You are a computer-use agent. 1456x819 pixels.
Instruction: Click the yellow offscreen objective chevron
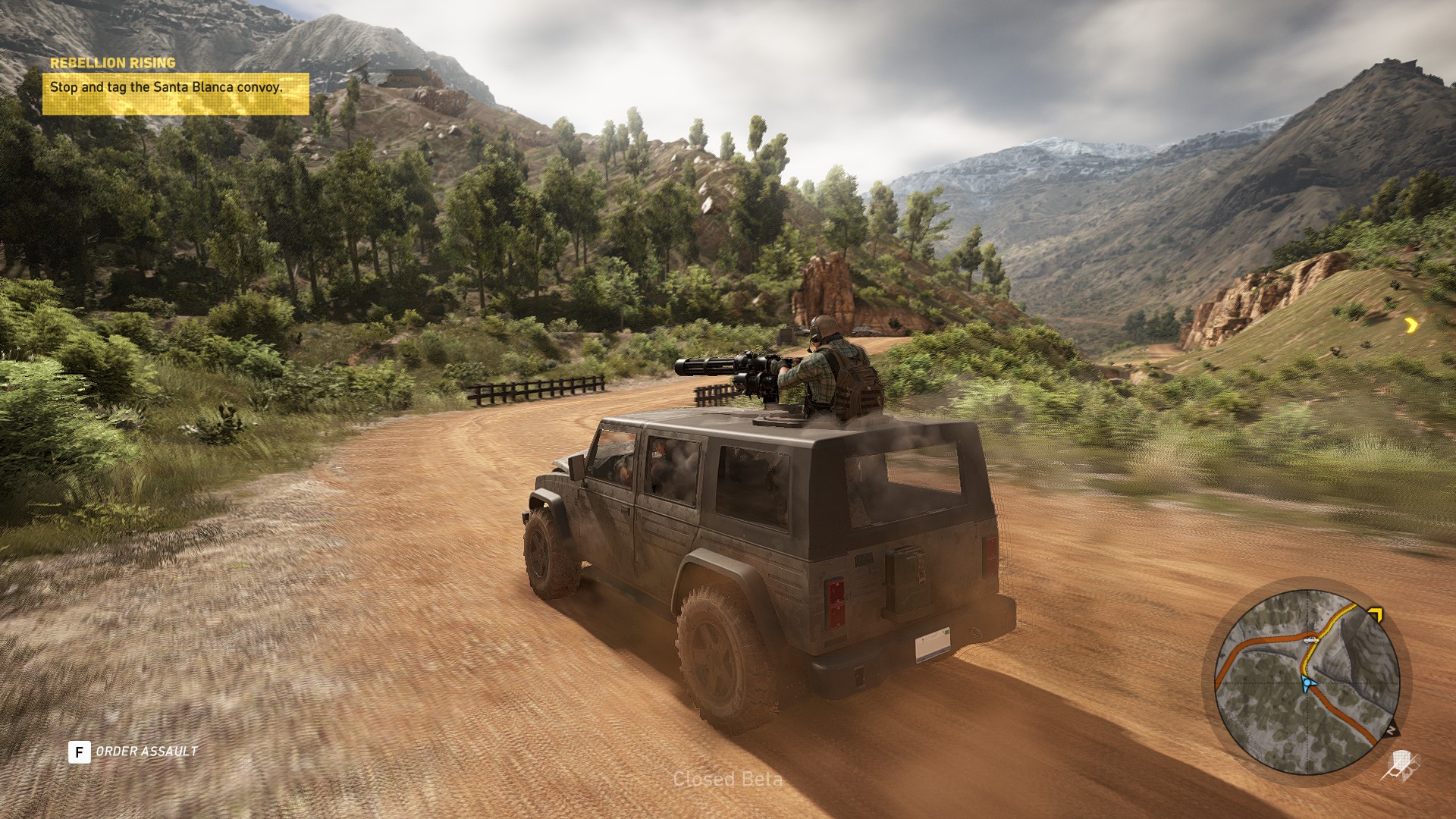tap(1410, 325)
